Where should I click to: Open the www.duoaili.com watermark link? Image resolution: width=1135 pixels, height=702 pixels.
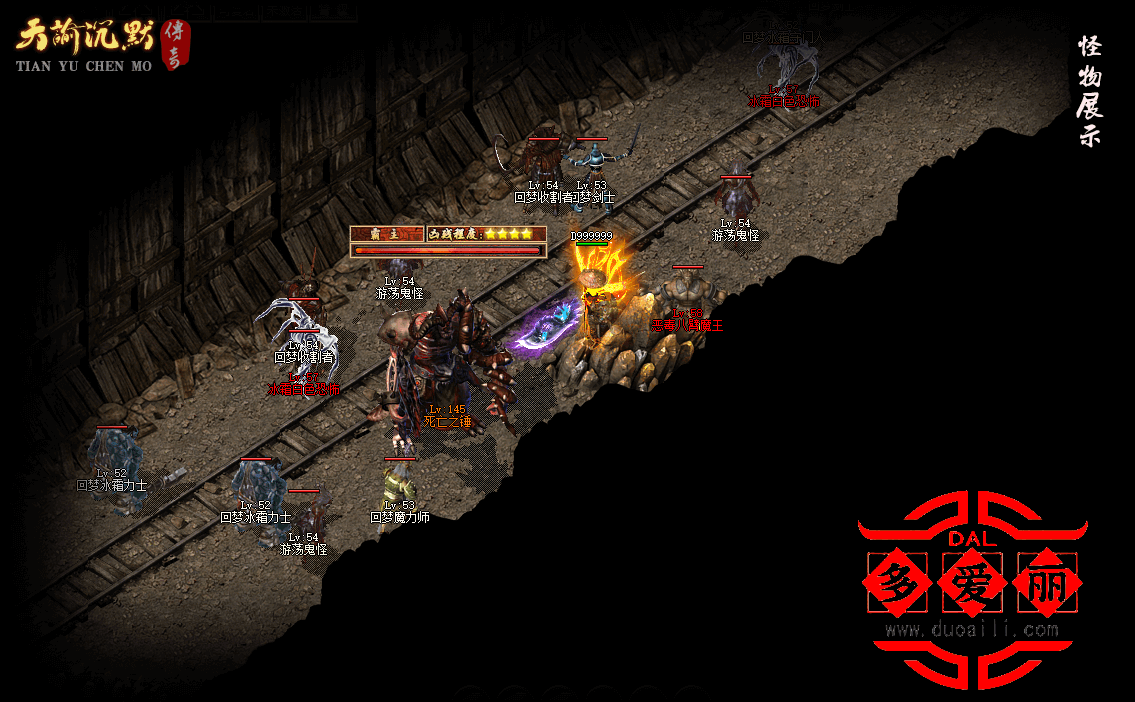tap(971, 630)
